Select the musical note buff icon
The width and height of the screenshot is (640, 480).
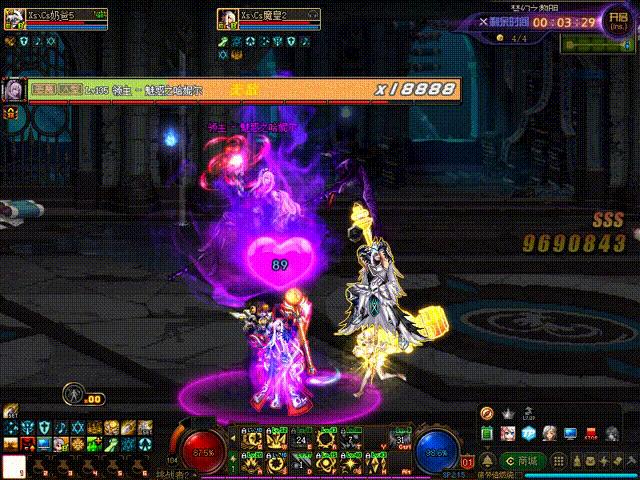(x=60, y=428)
